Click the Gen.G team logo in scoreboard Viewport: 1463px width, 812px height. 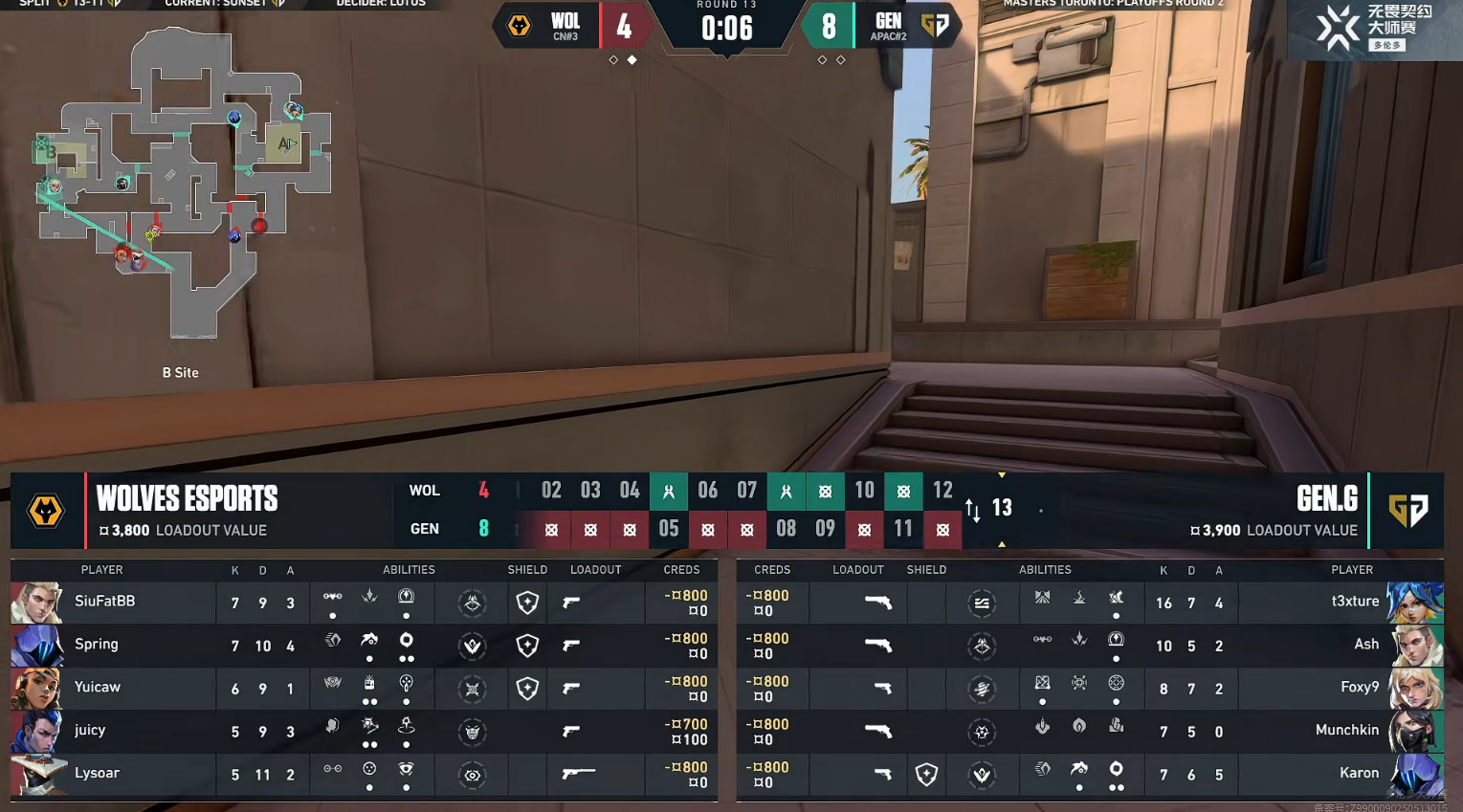click(x=1408, y=511)
